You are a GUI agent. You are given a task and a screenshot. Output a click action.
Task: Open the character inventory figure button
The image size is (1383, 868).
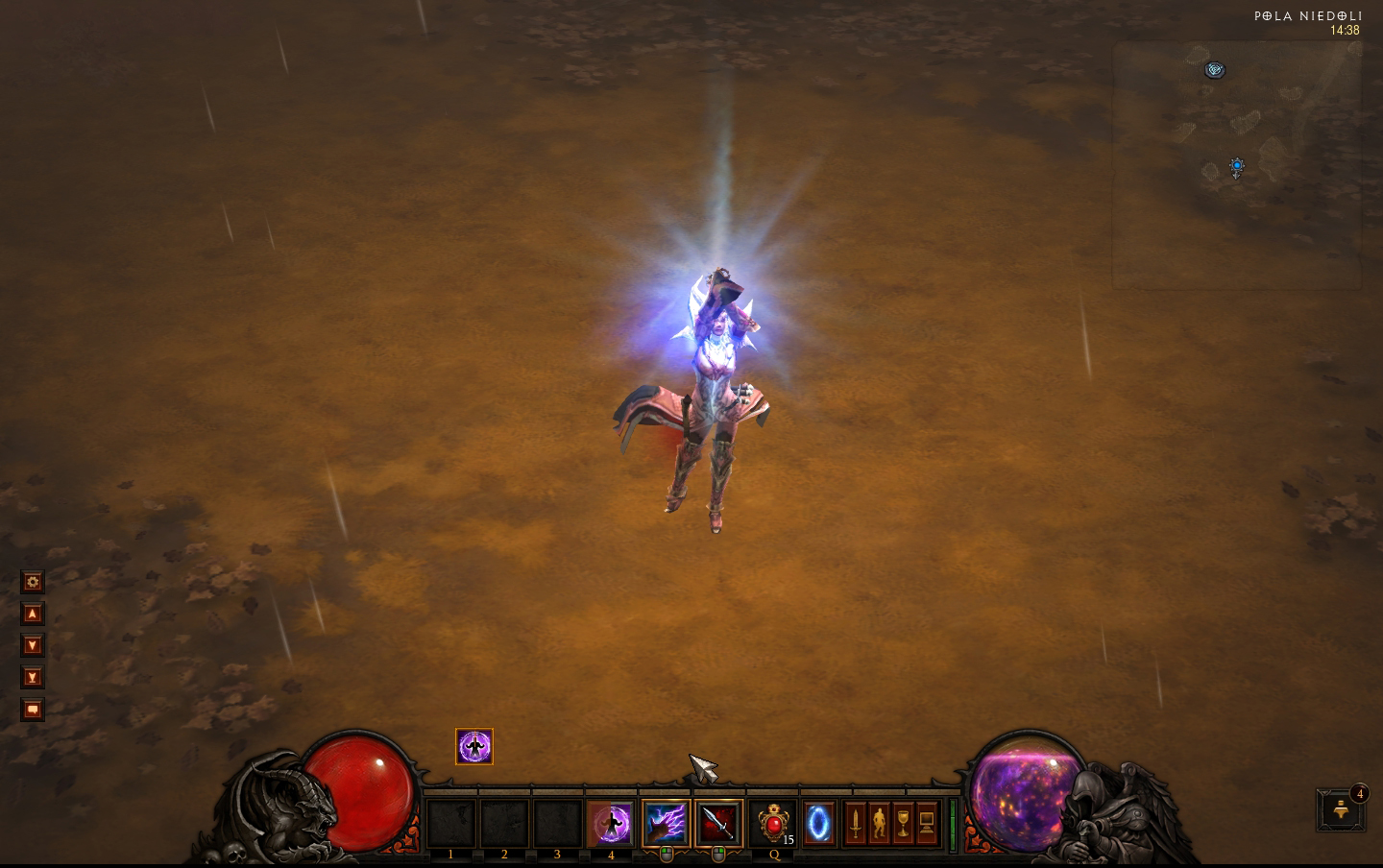pyautogui.click(x=879, y=823)
